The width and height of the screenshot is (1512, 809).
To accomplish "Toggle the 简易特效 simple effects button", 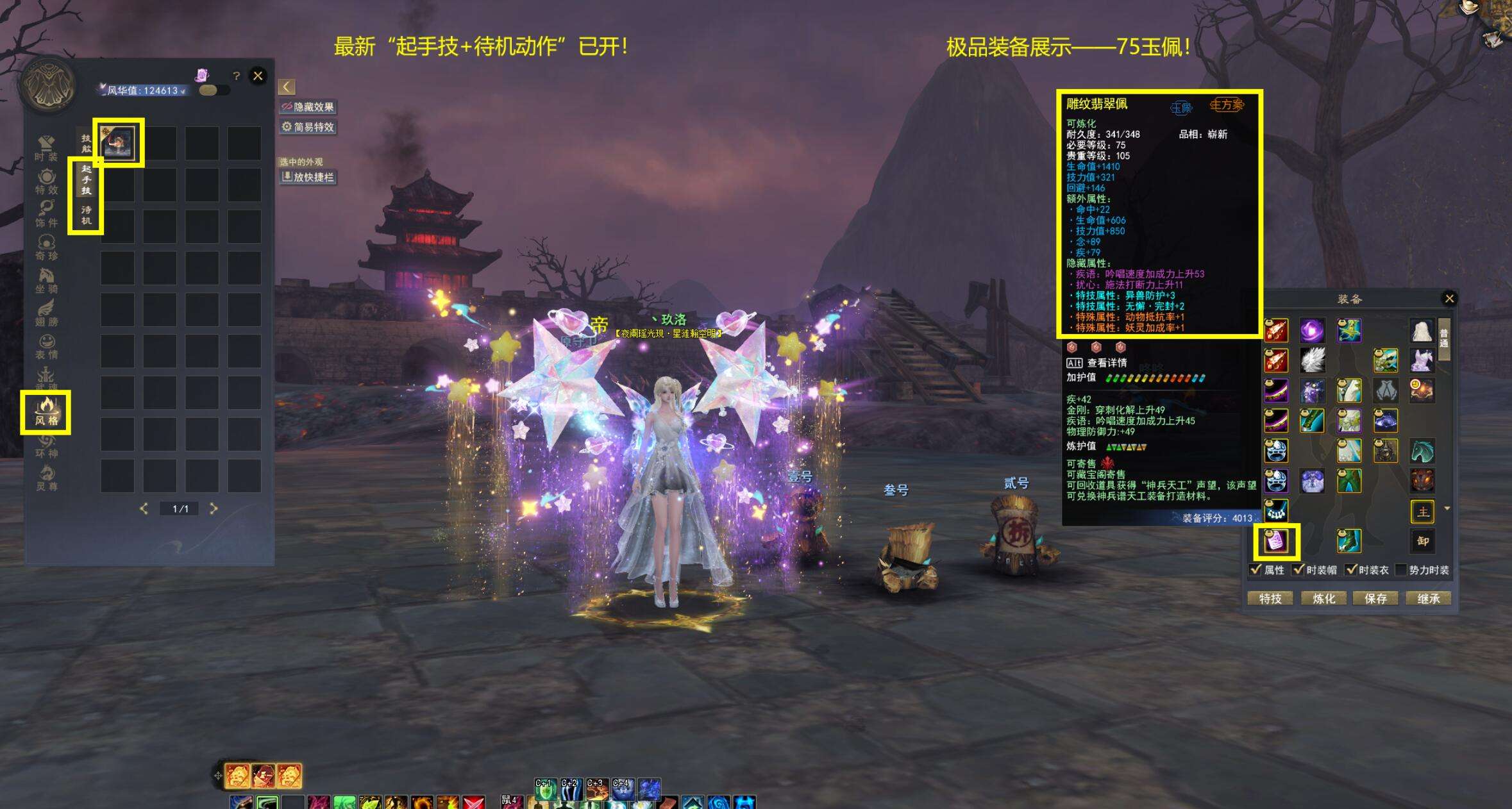I will point(308,127).
